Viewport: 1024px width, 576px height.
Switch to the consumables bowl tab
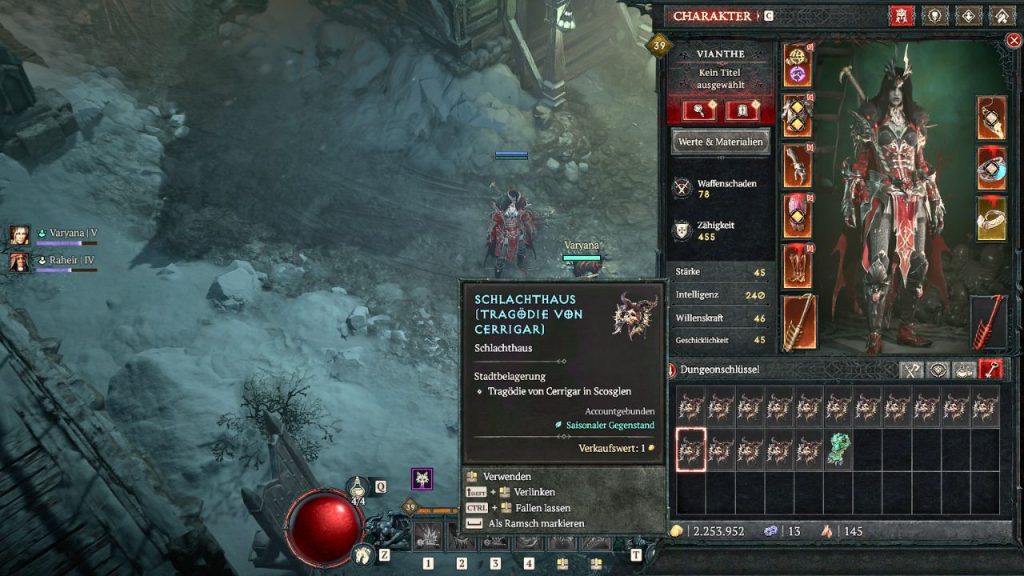point(964,369)
